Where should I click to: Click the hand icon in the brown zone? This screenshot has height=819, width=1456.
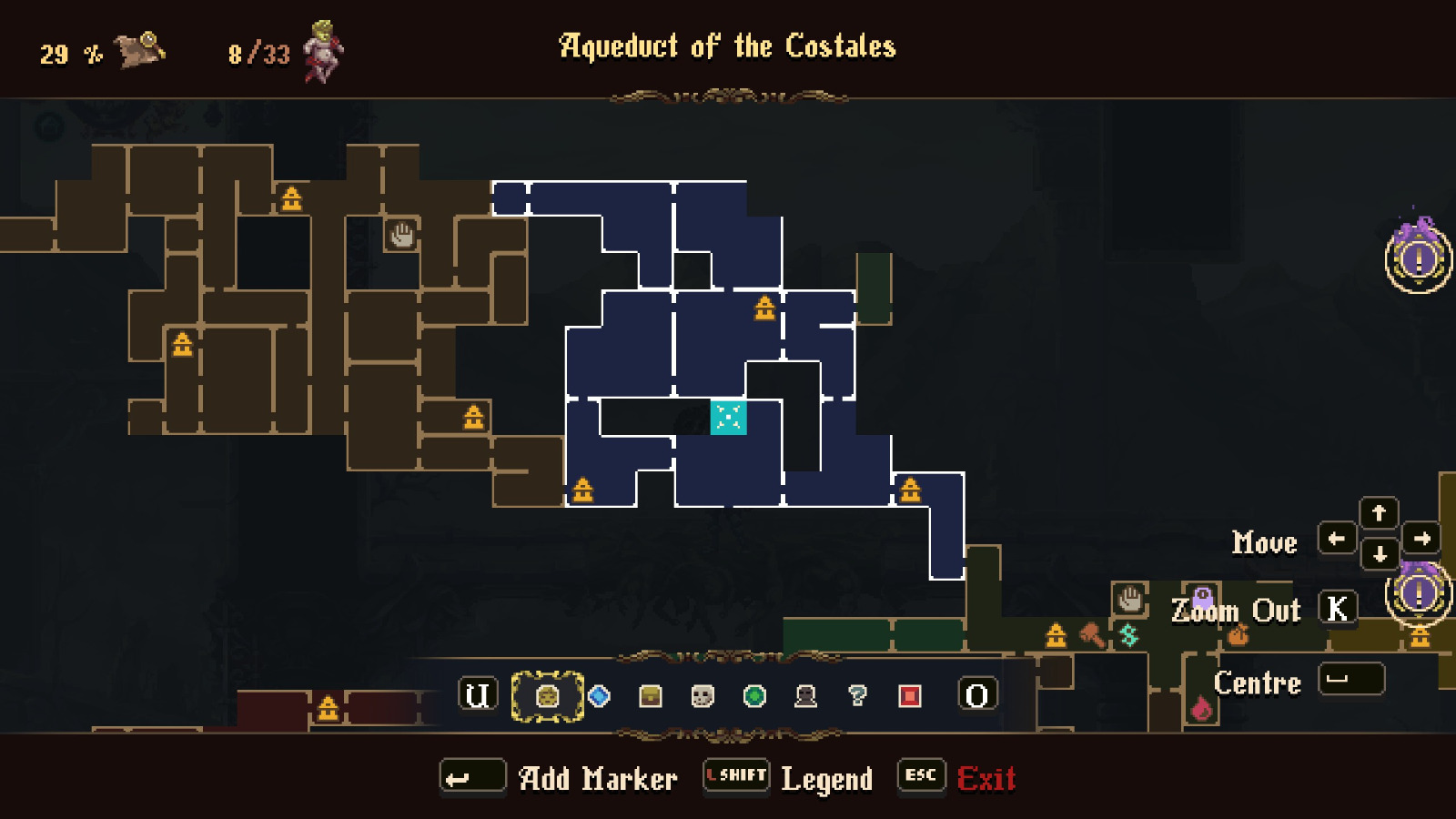click(x=401, y=236)
